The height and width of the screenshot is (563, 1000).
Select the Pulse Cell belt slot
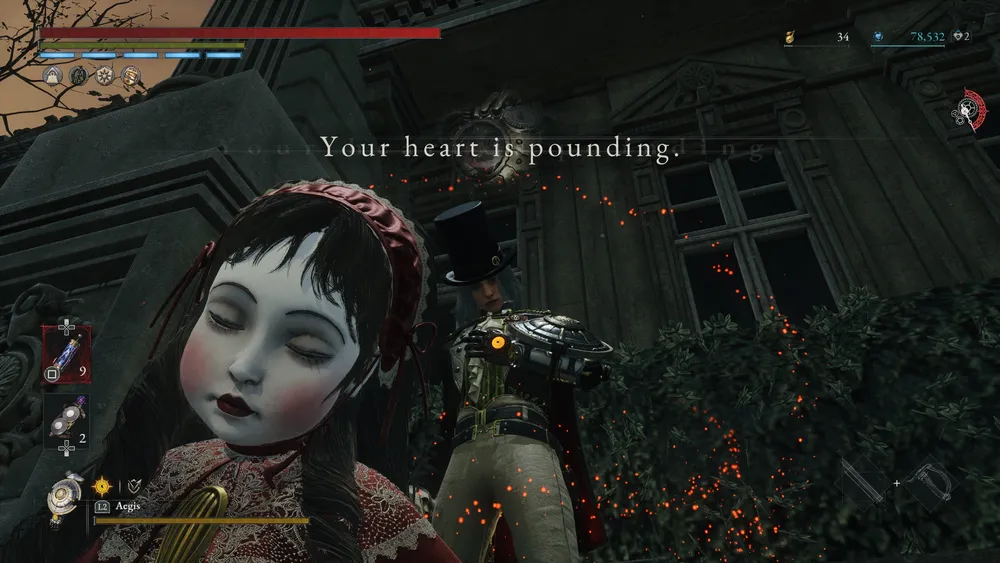(x=66, y=356)
